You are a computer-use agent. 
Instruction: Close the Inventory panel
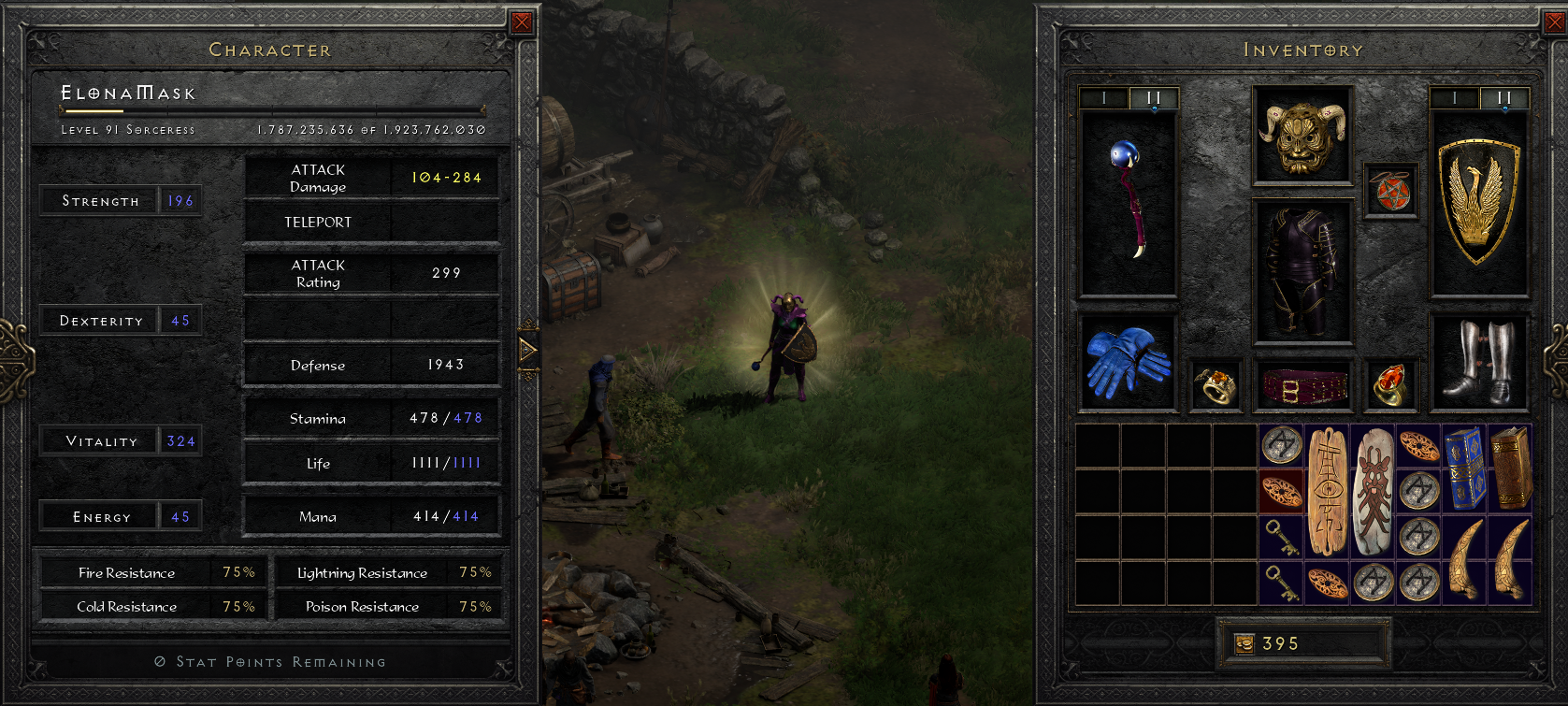(x=1553, y=22)
